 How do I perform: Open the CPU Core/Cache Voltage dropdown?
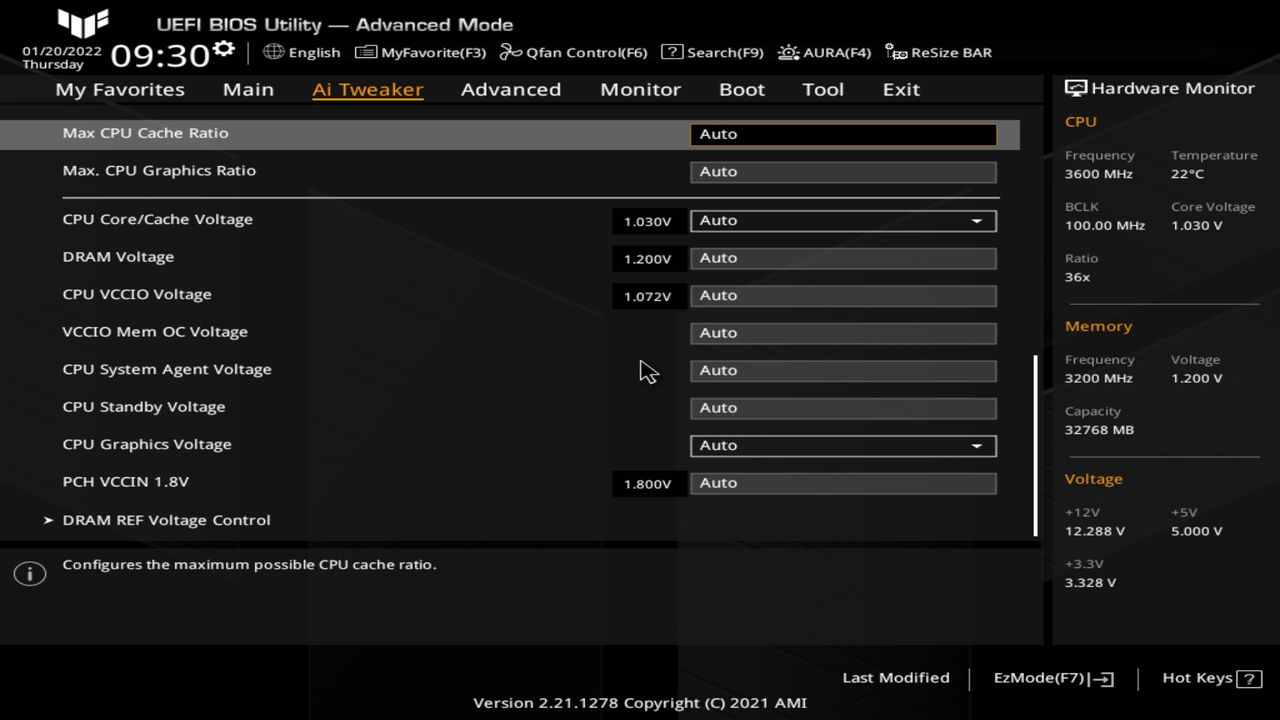[x=977, y=220]
